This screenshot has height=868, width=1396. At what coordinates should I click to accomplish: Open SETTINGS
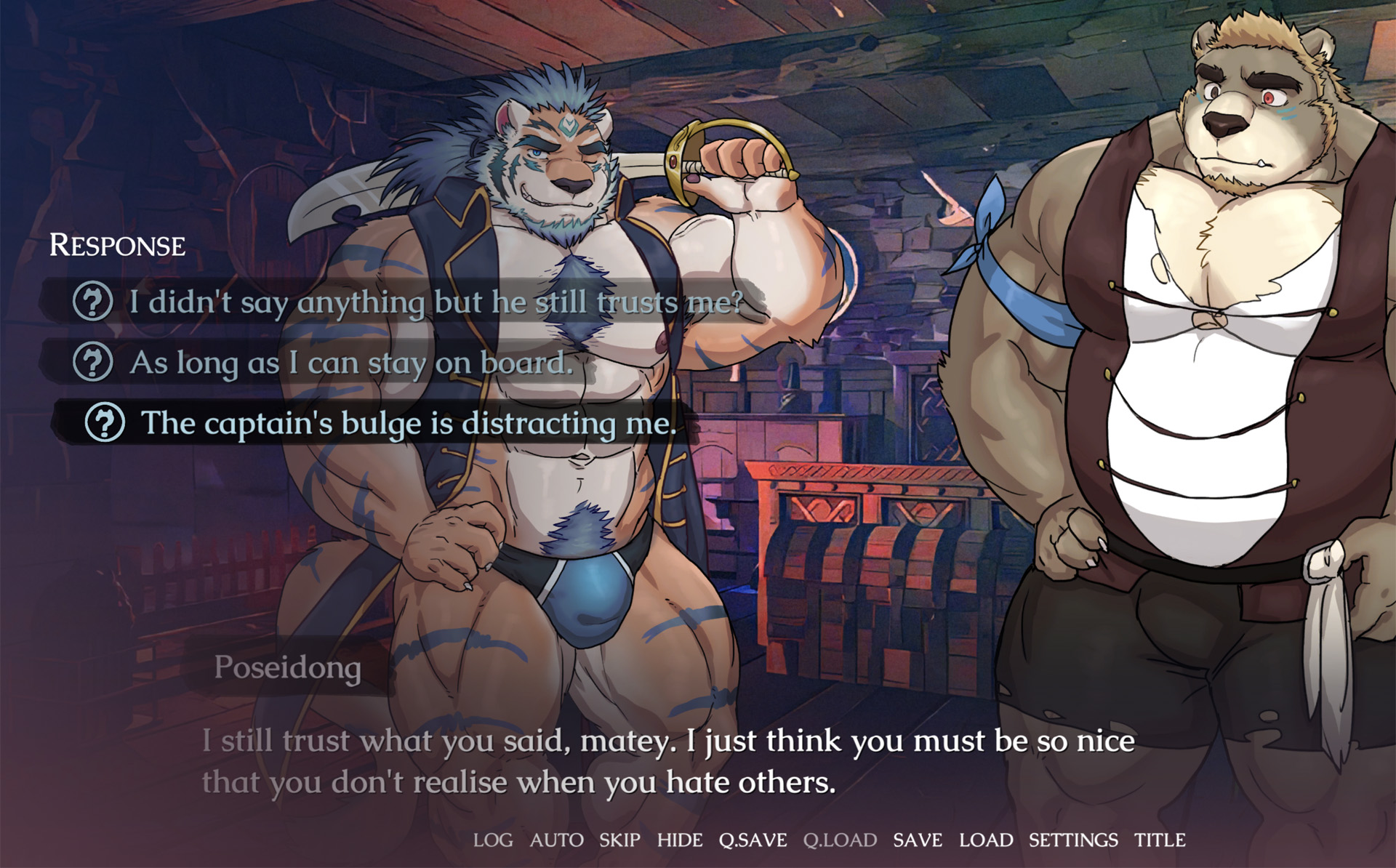click(x=1073, y=840)
